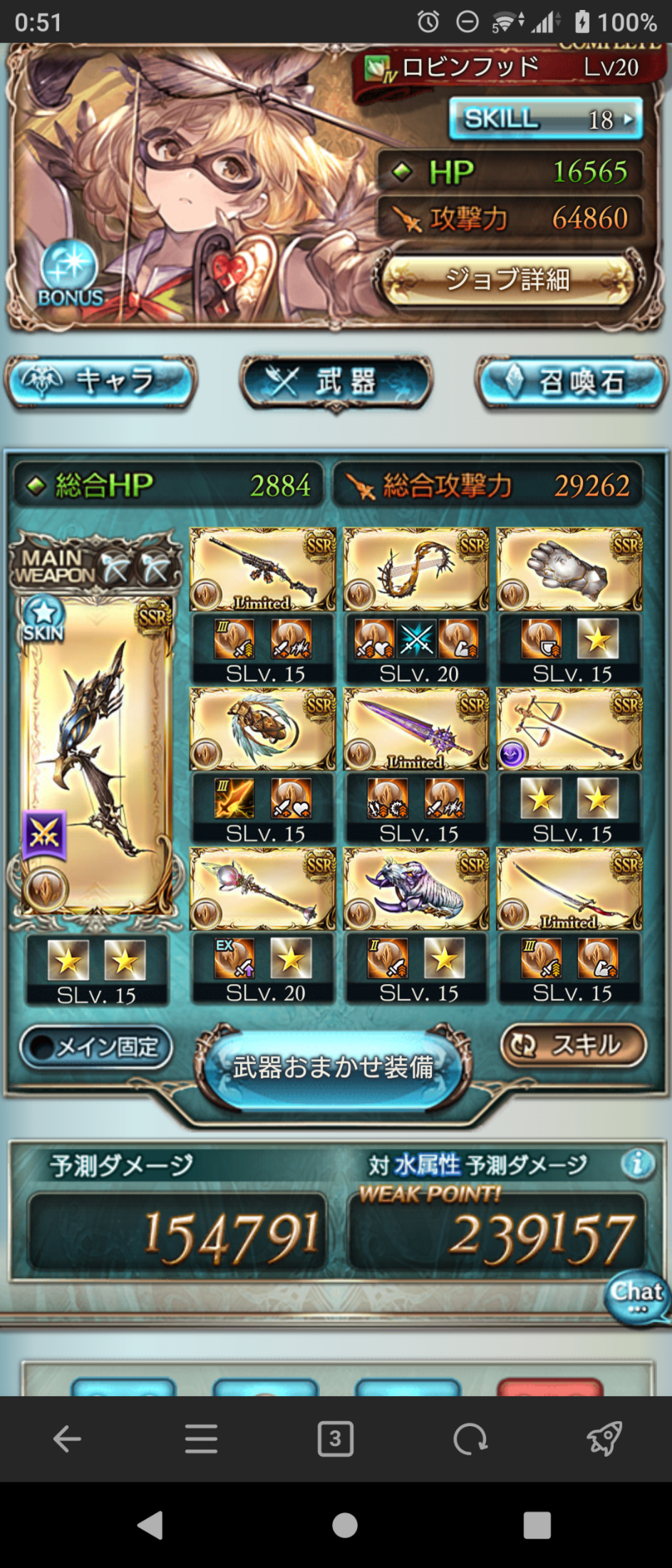Switch to the キャラ tab

pos(100,381)
